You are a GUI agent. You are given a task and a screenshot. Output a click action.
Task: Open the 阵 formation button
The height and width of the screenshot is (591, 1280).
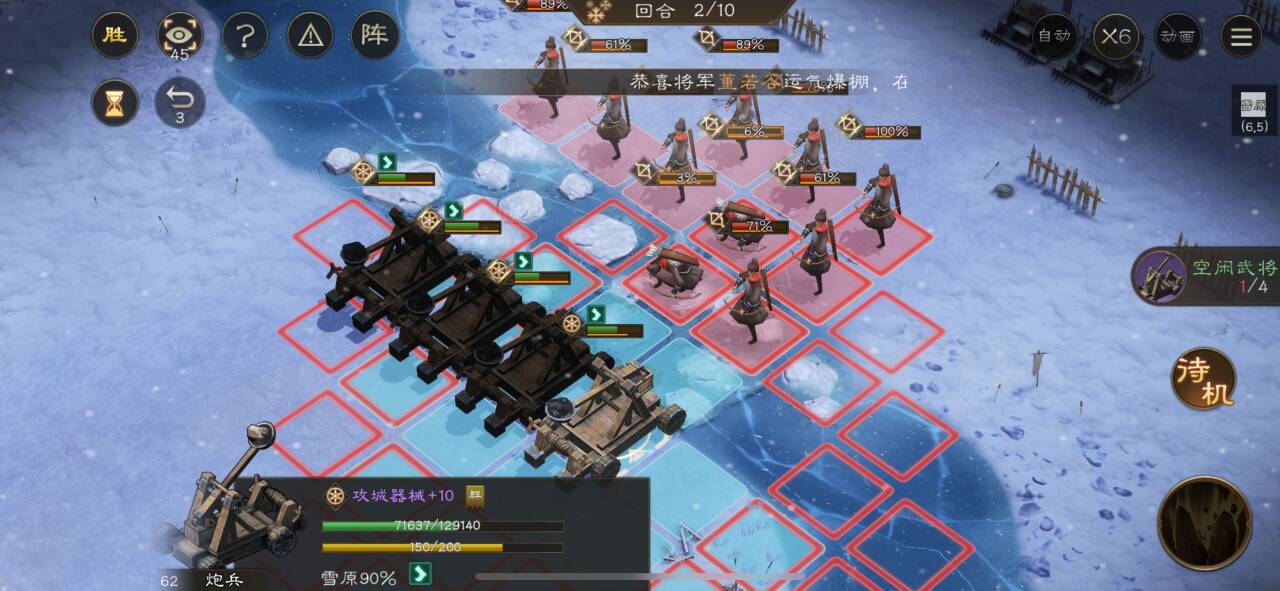coord(375,36)
